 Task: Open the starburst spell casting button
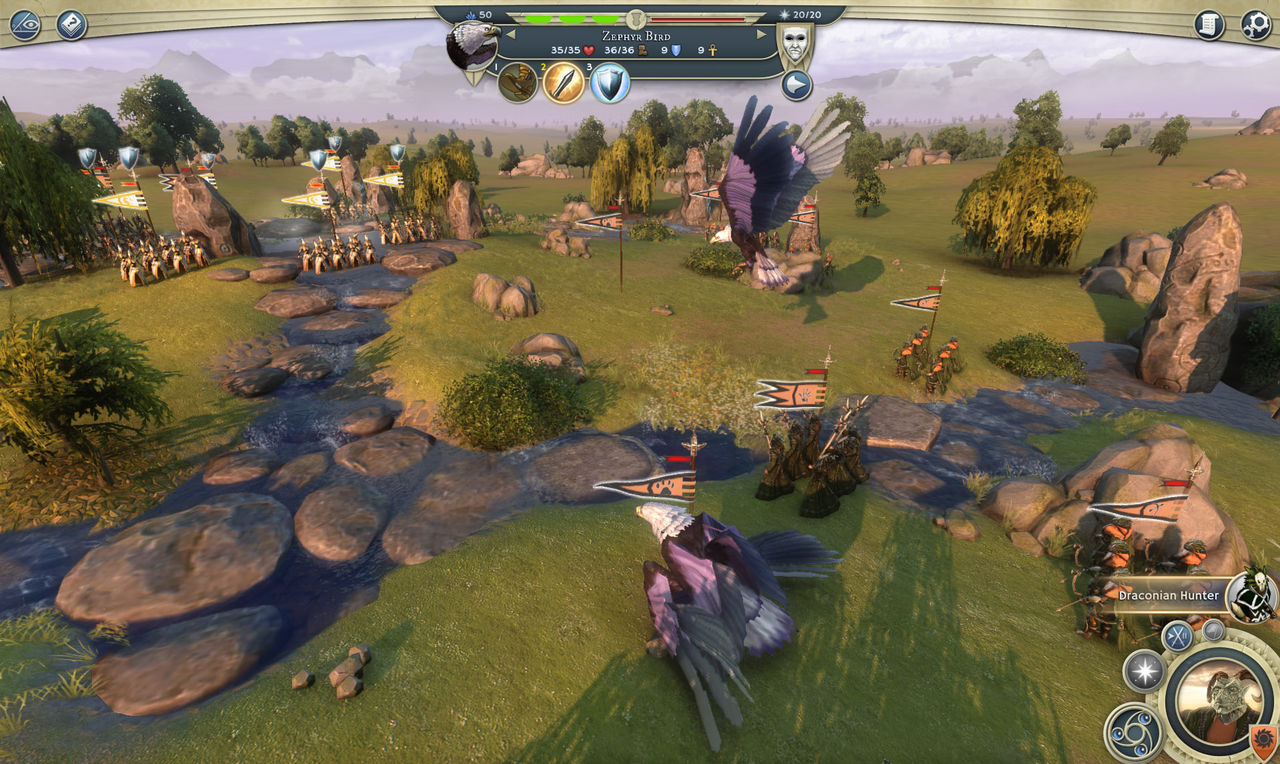[1143, 670]
